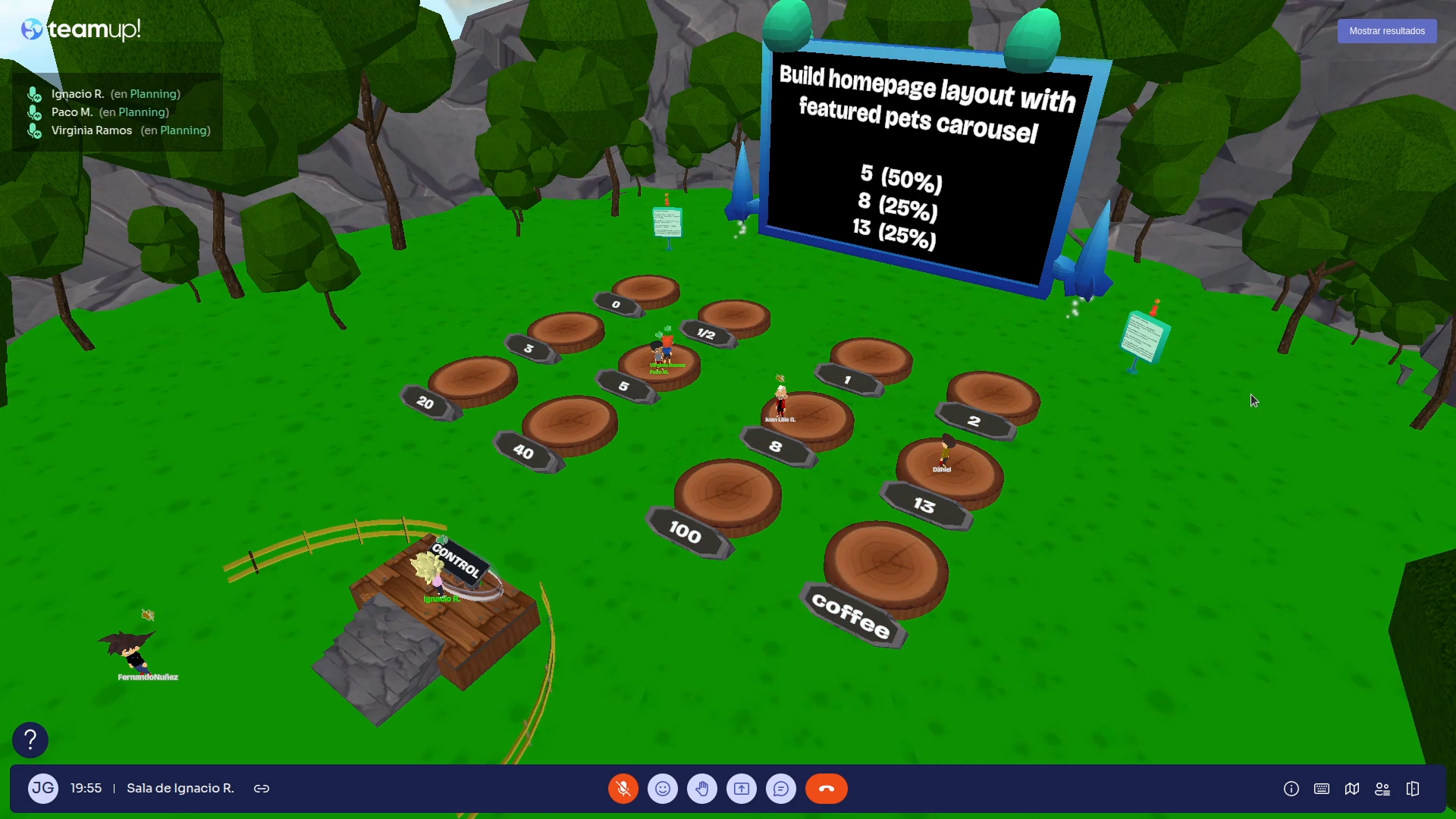The image size is (1456, 819).
Task: Open the info circle icon
Action: 1291,789
